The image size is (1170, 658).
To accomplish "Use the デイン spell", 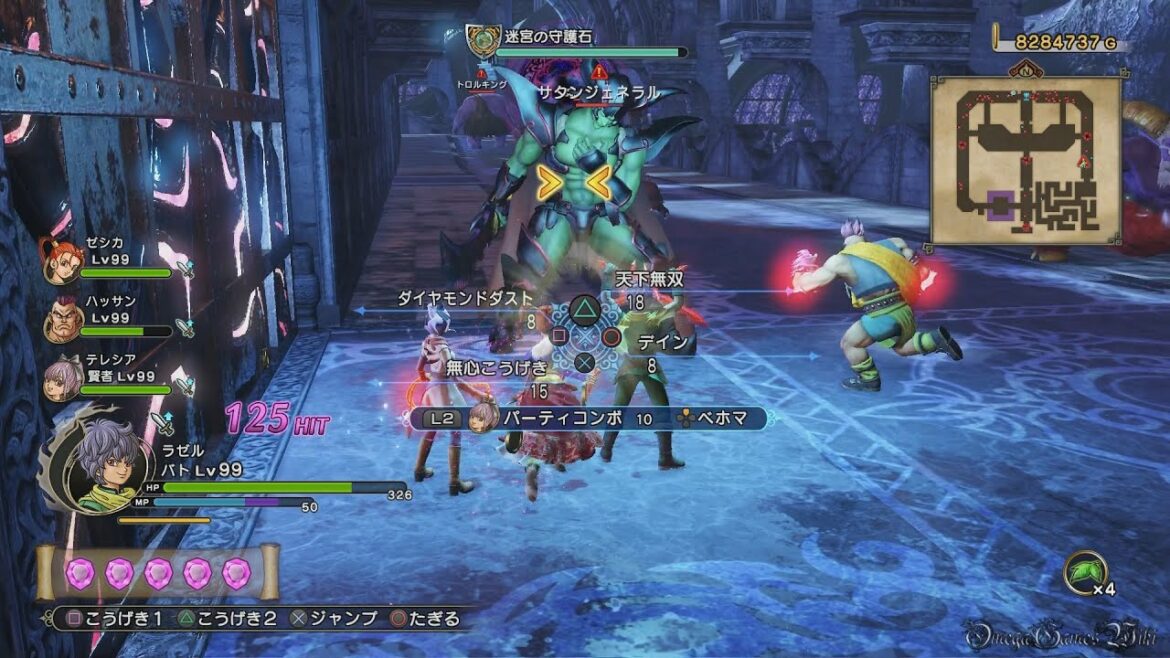I will pyautogui.click(x=663, y=342).
